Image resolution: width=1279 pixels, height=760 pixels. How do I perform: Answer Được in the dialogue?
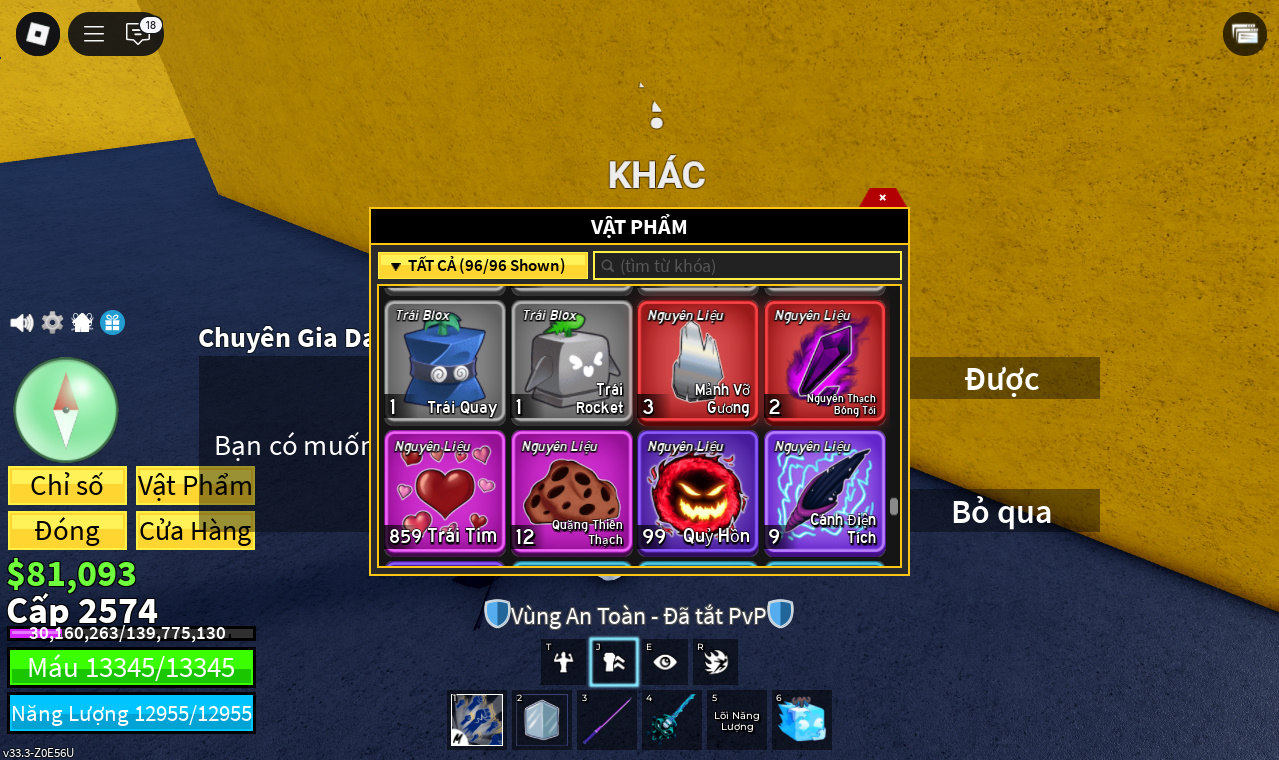pyautogui.click(x=1002, y=379)
